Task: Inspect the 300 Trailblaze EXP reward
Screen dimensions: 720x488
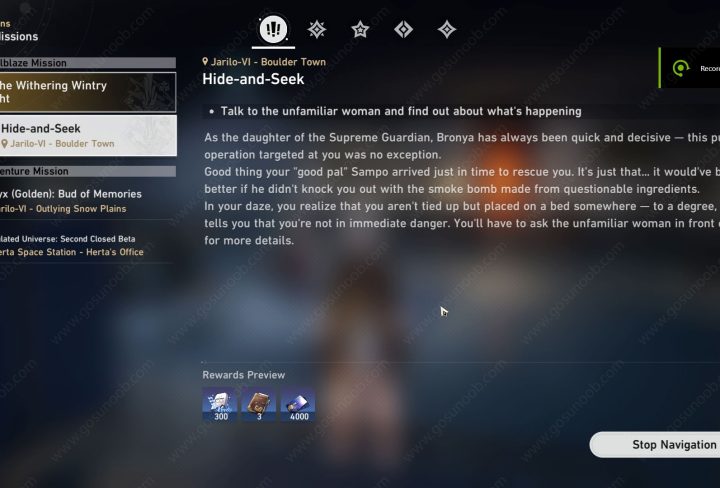Action: (220, 405)
